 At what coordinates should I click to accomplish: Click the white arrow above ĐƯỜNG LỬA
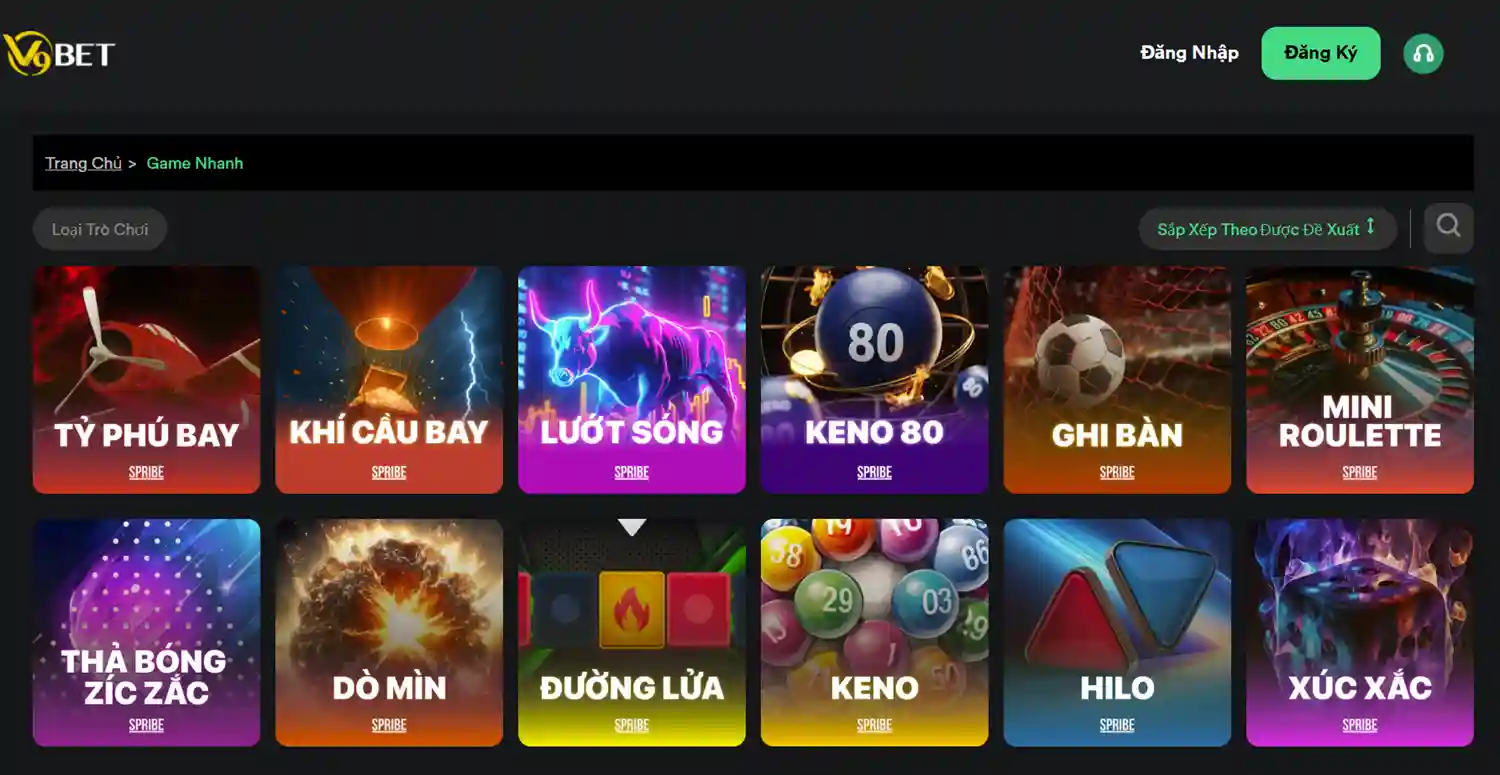(631, 525)
